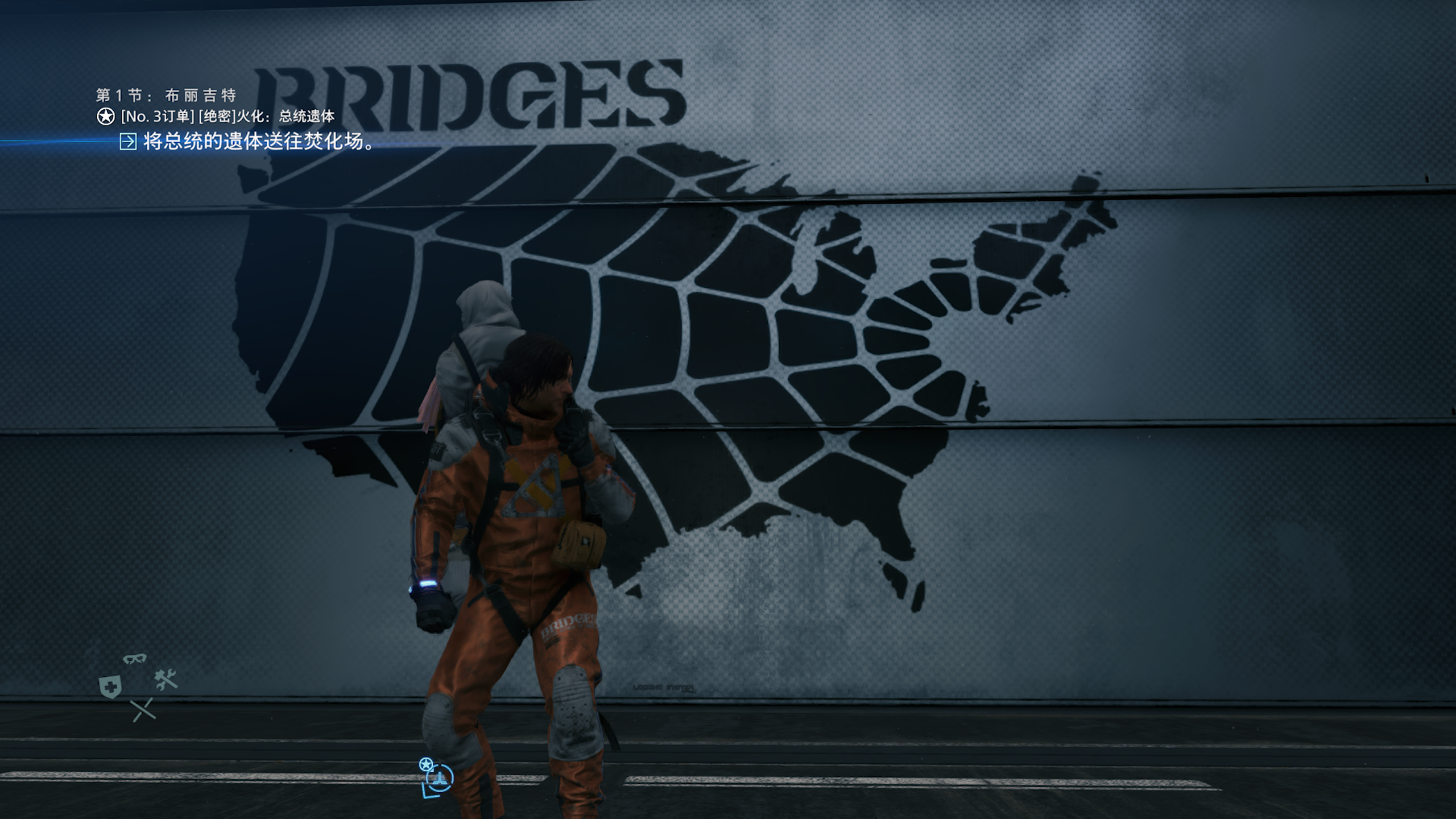This screenshot has width=1456, height=819.
Task: Click the order No. 3 cremation tracker
Action: pos(227,117)
